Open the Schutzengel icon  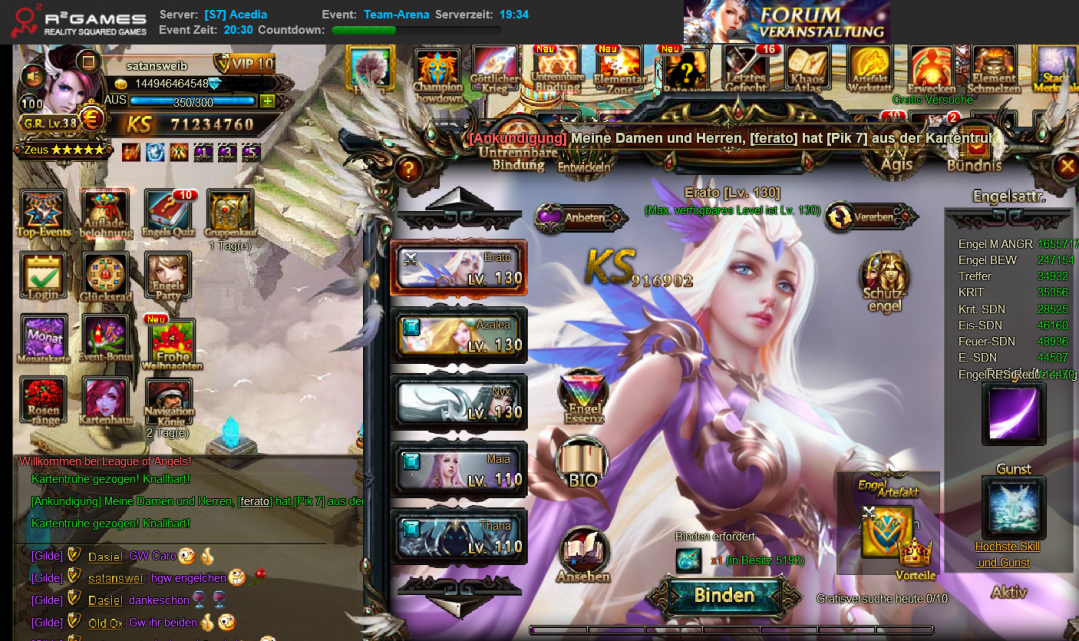(x=884, y=281)
